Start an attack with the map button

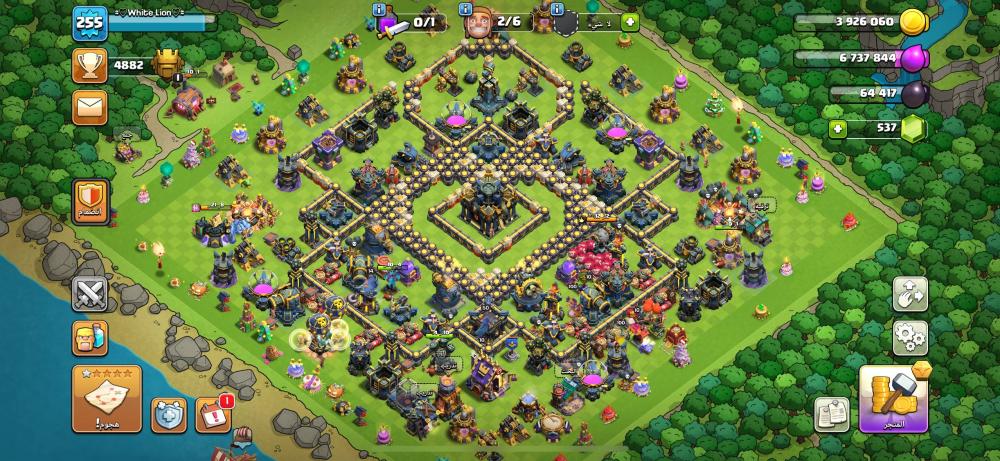click(106, 398)
